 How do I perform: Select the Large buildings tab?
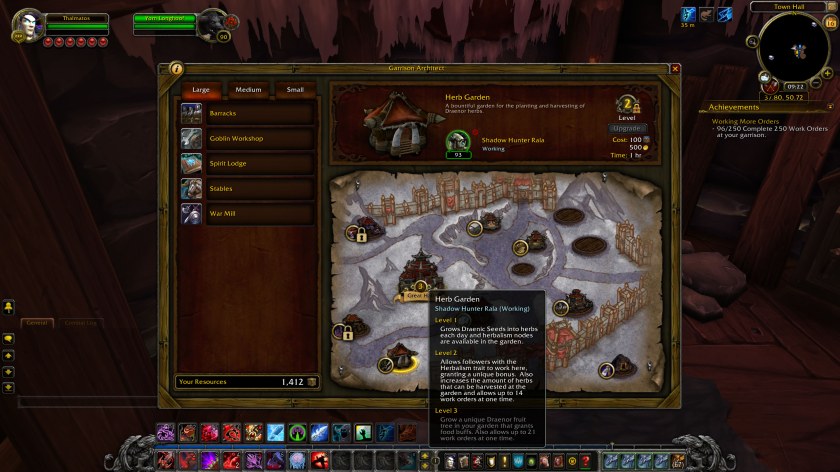click(201, 90)
